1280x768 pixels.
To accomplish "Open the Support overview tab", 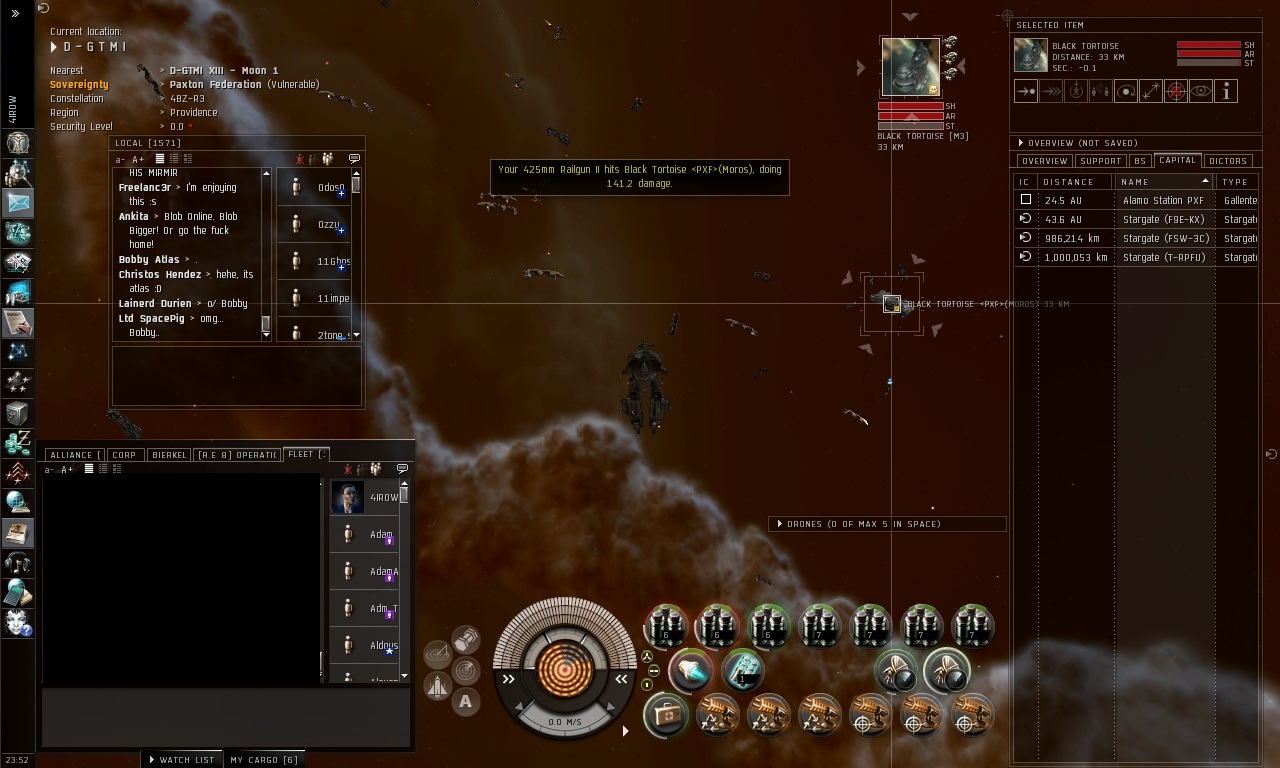I will pyautogui.click(x=1099, y=161).
